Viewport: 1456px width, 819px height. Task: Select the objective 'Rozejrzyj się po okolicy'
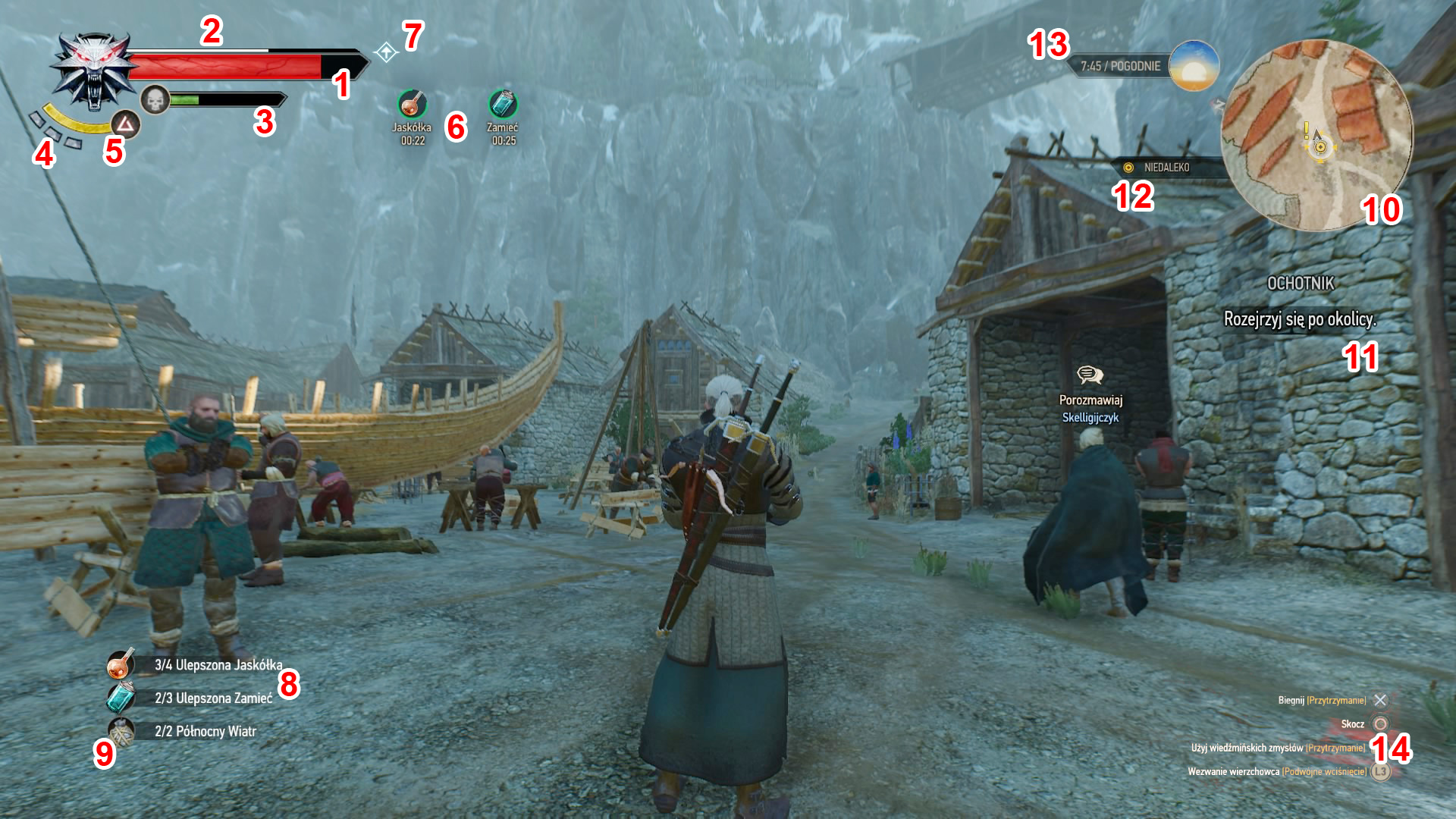click(1299, 319)
